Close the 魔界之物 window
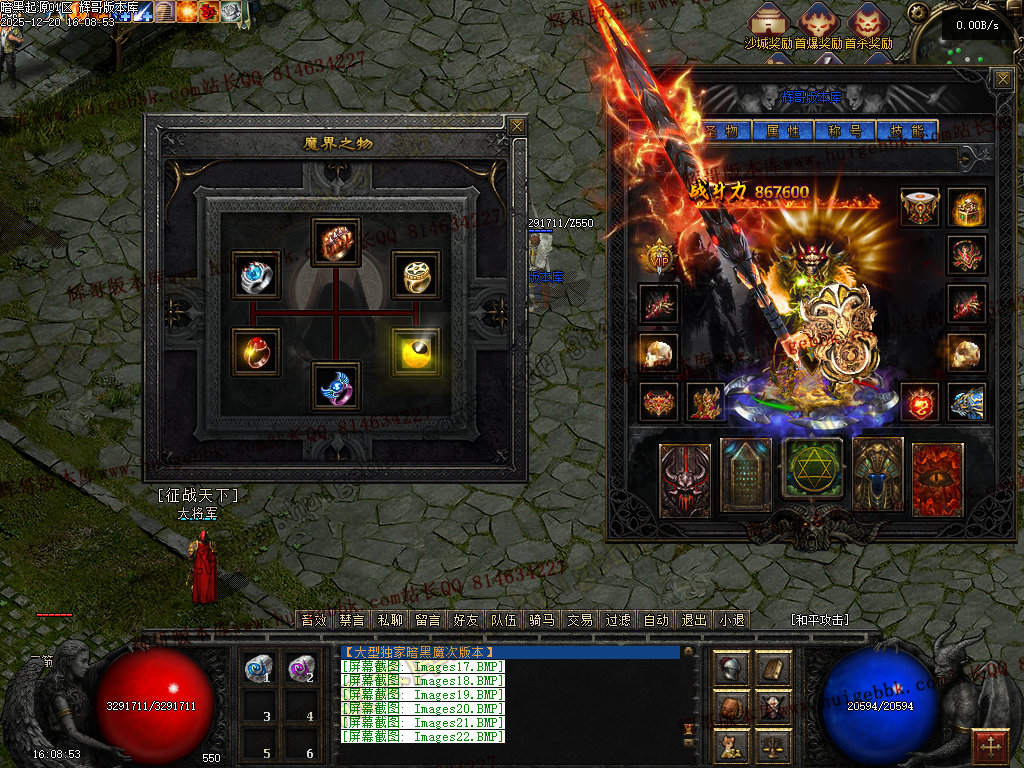This screenshot has height=768, width=1024. [516, 126]
